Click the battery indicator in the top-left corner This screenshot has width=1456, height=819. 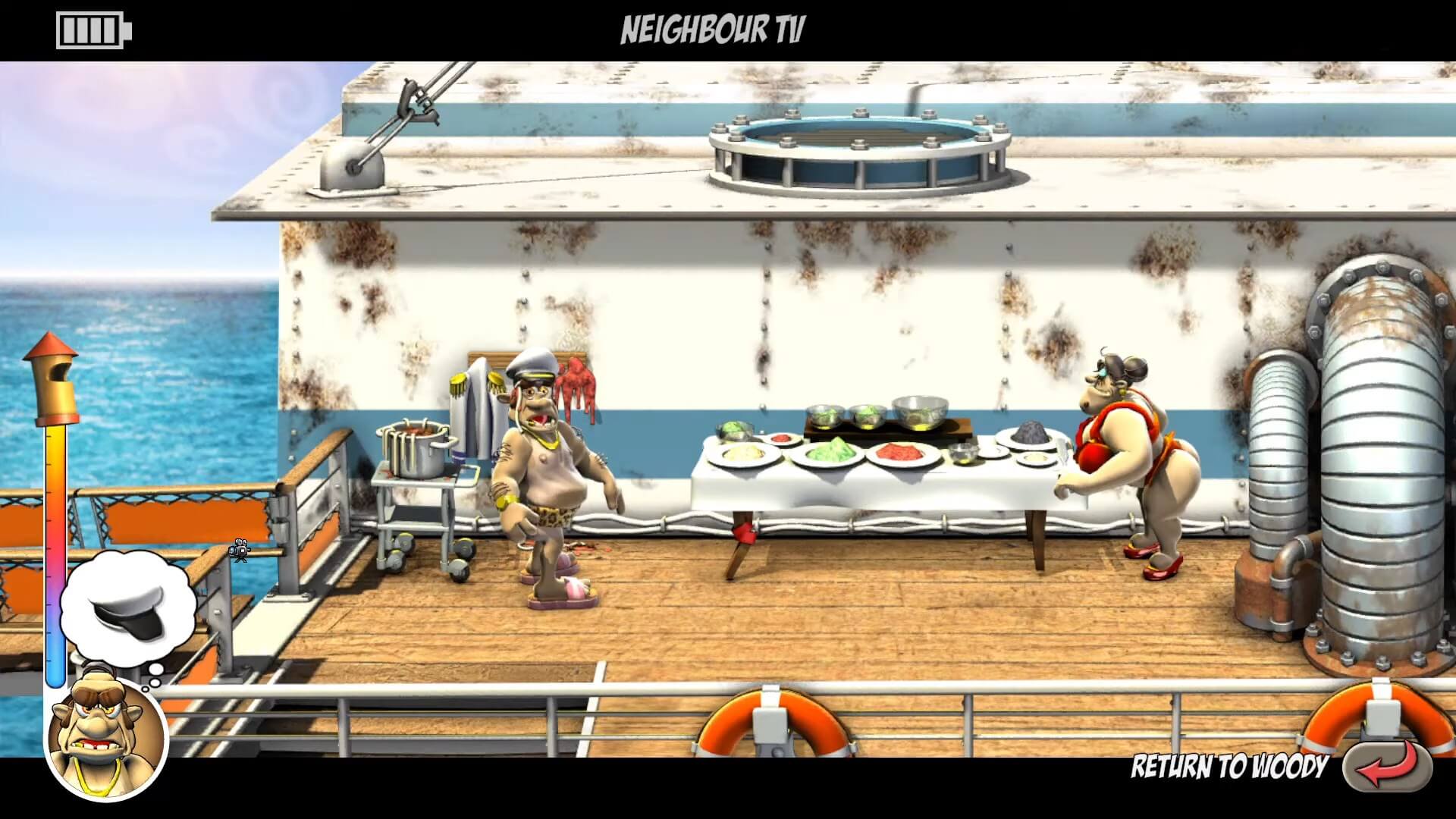pos(93,32)
